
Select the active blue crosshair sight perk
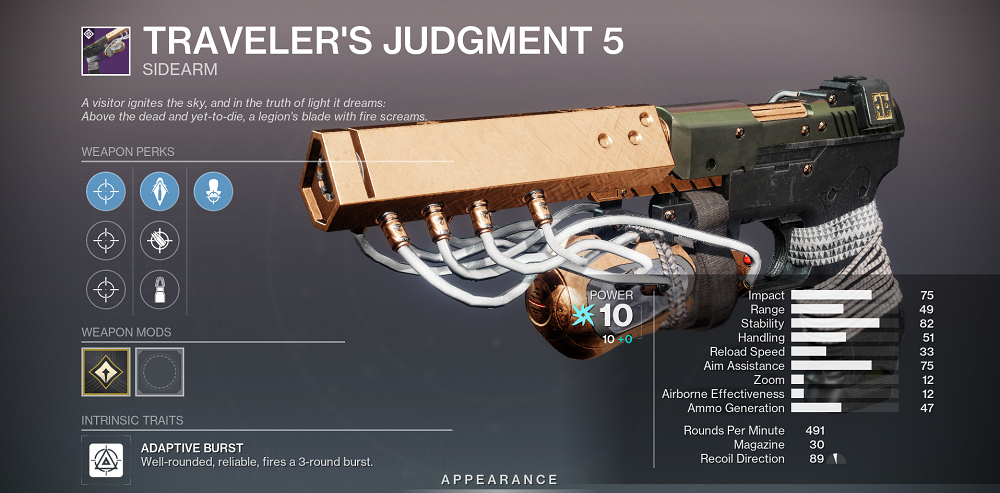click(106, 189)
